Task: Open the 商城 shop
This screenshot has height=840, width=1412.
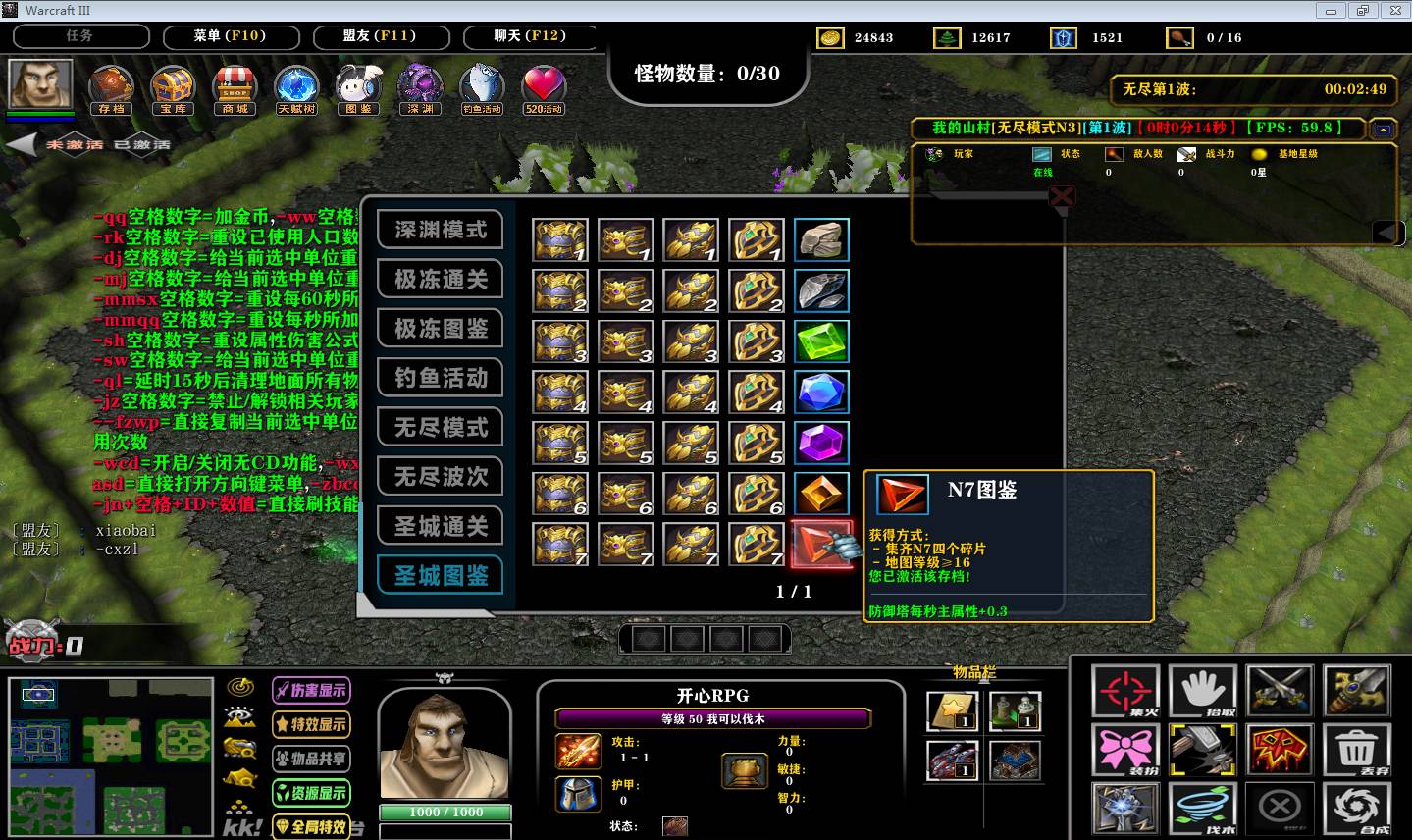Action: point(235,88)
